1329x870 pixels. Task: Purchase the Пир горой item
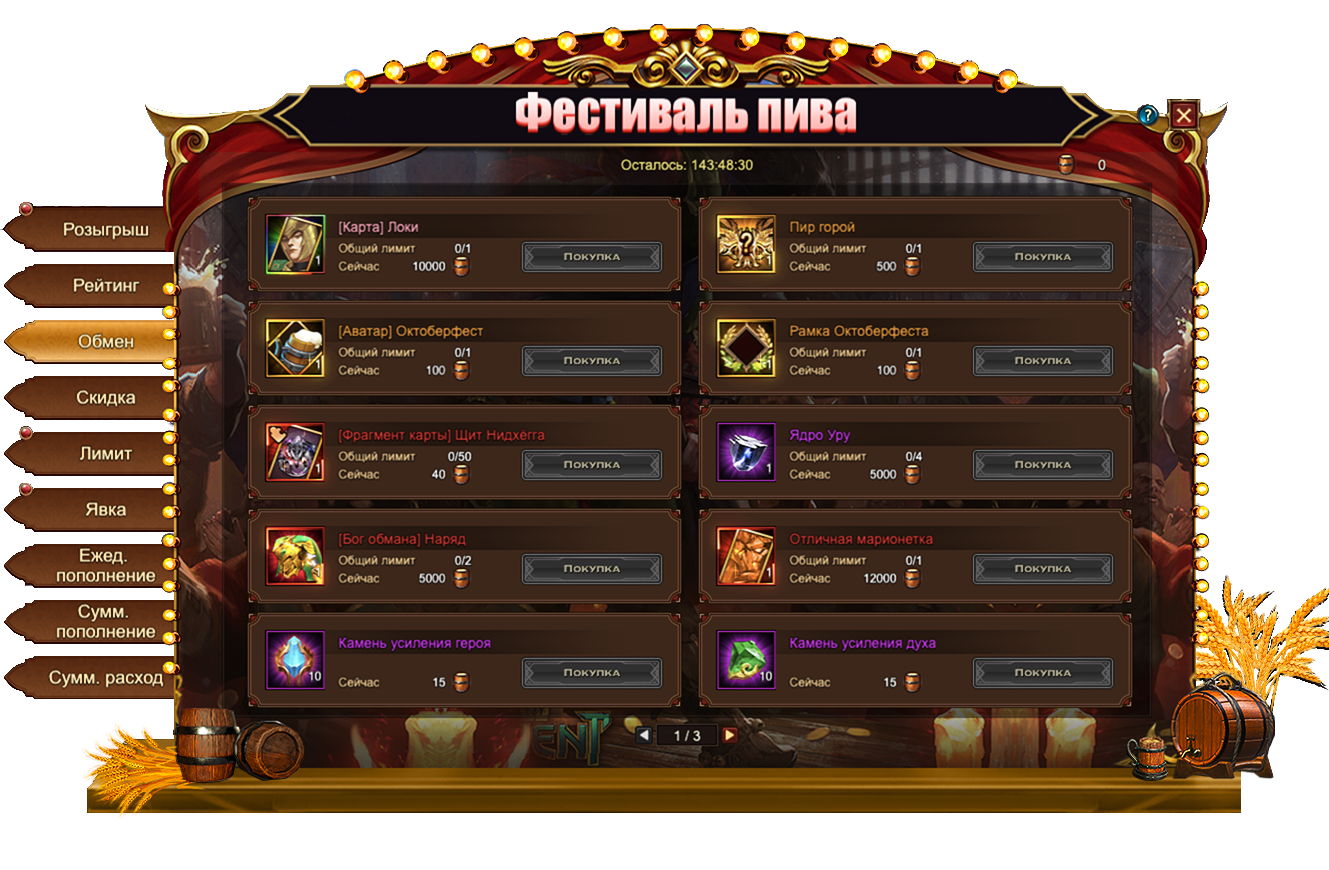point(1042,257)
